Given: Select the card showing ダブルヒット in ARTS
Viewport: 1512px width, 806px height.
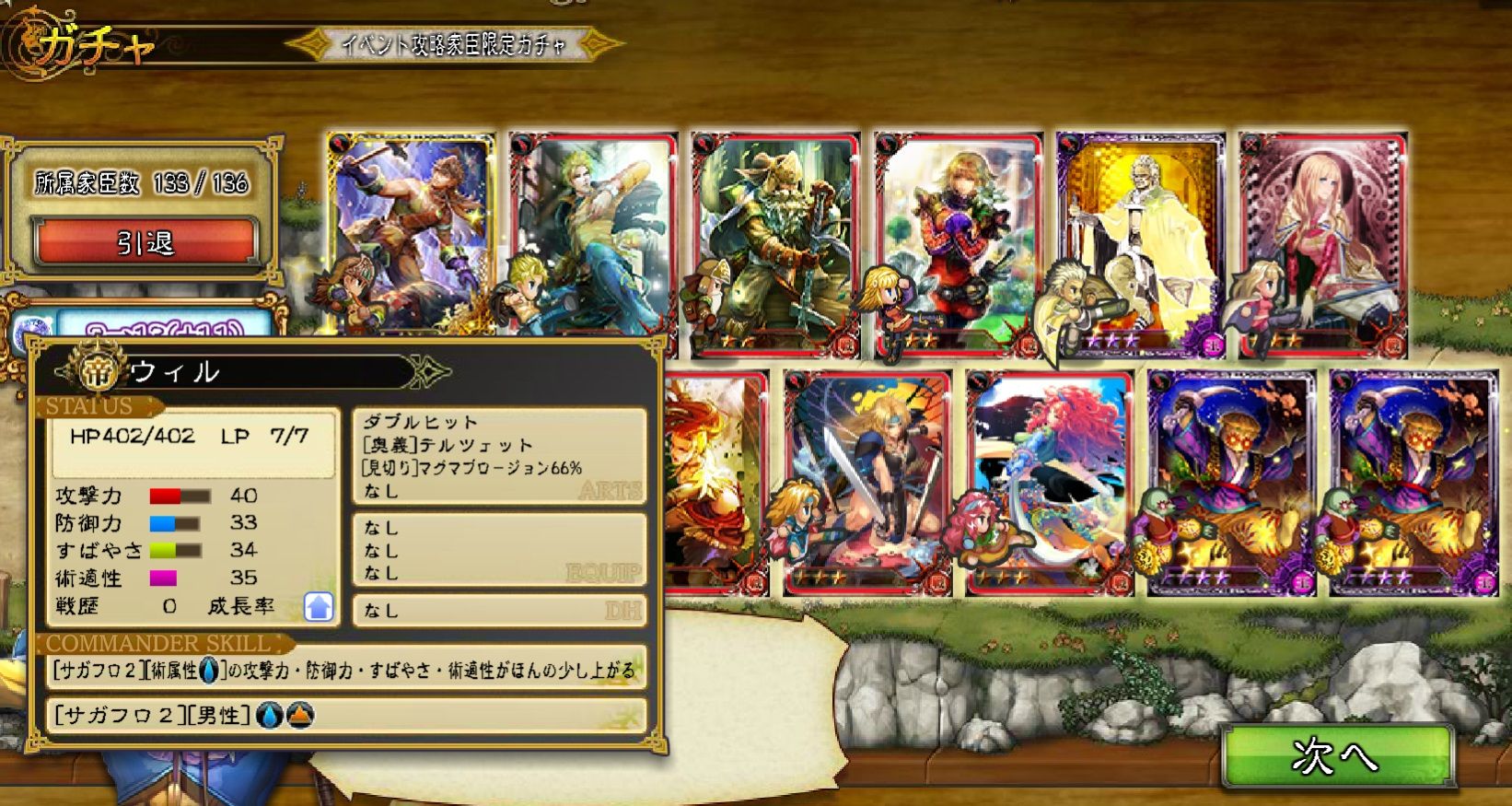Looking at the screenshot, I should click(497, 451).
